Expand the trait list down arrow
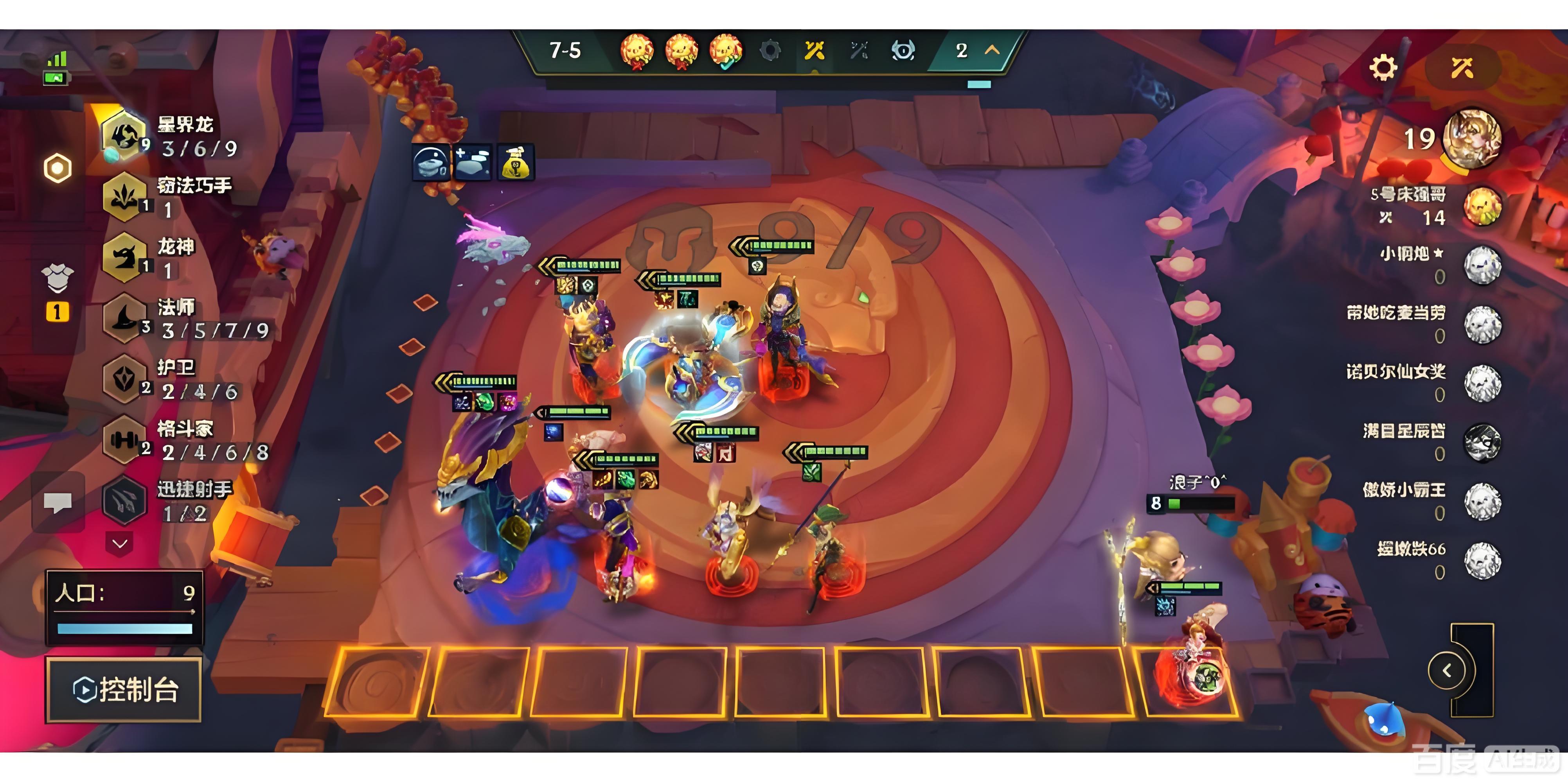Screen dimensions: 1568x782 (x=120, y=543)
